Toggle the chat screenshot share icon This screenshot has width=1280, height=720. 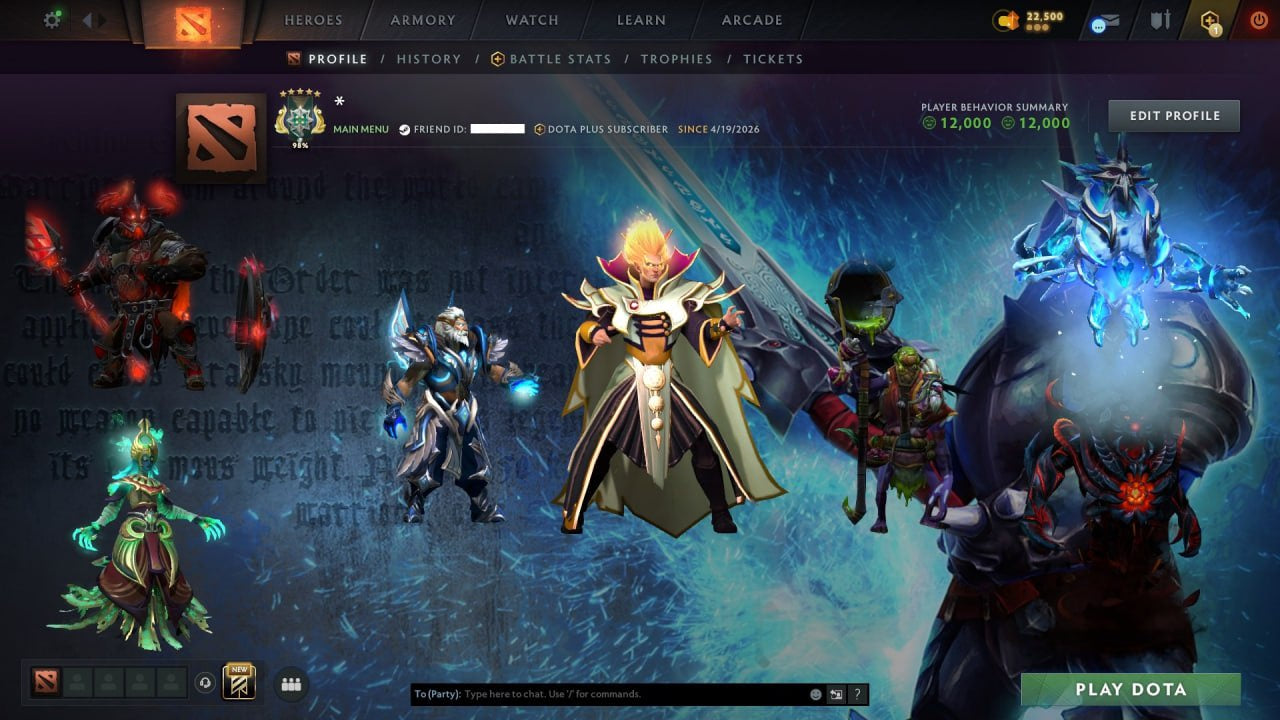pyautogui.click(x=836, y=694)
